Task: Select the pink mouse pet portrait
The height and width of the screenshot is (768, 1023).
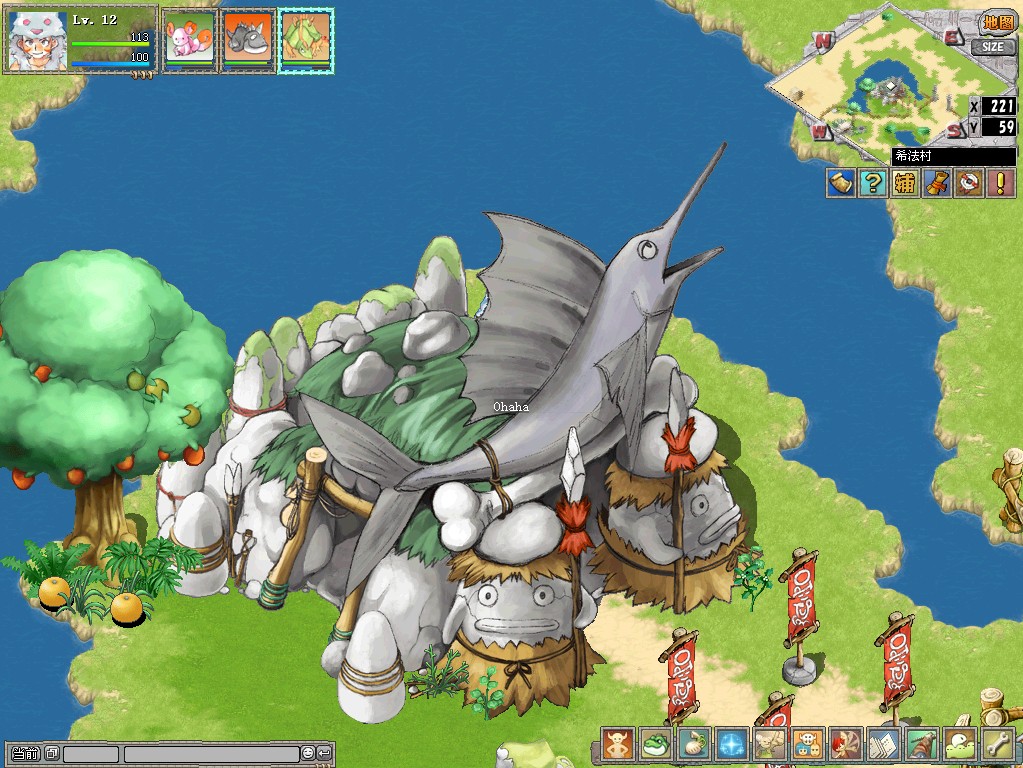Action: click(x=189, y=40)
